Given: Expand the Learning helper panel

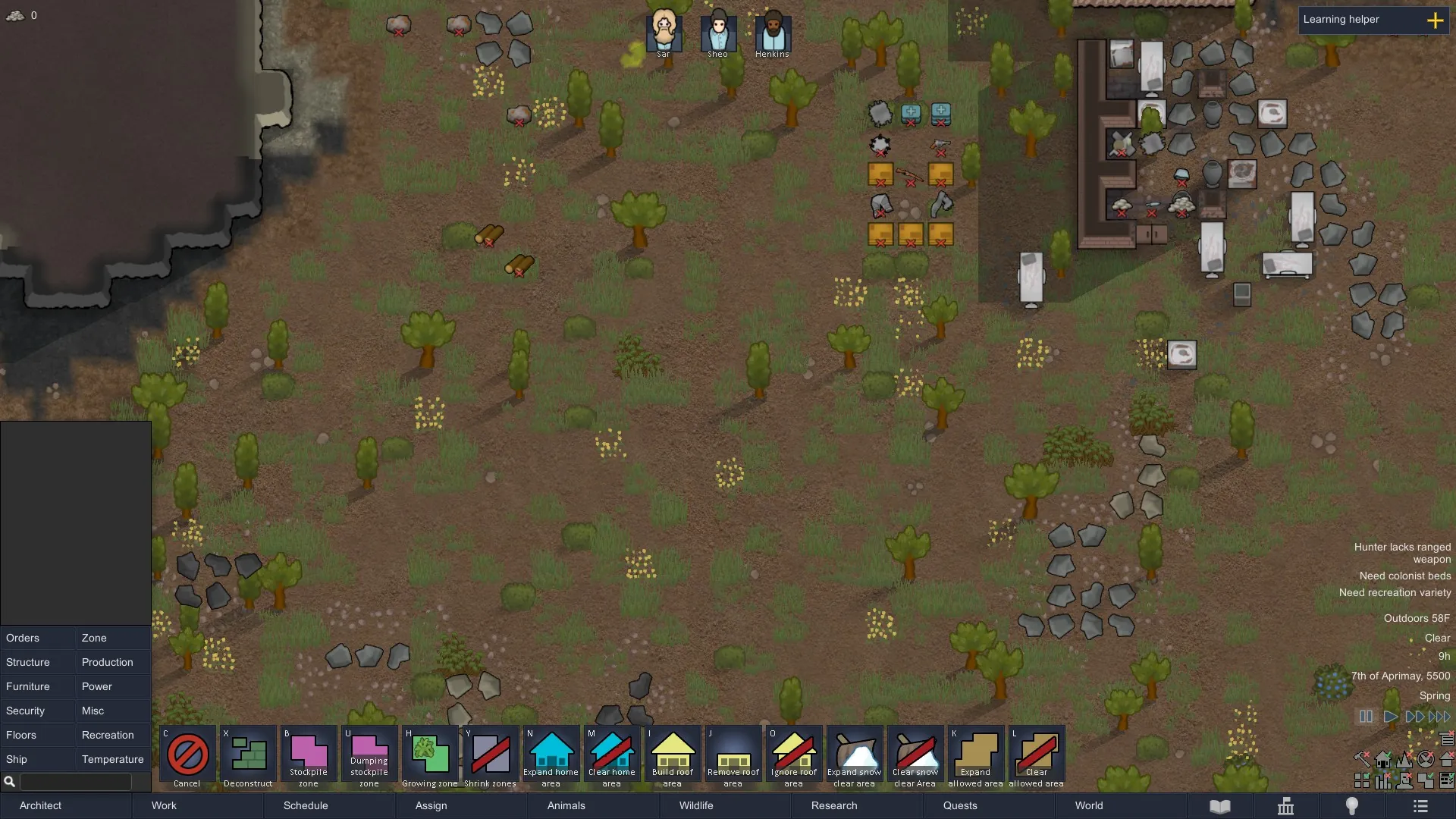Looking at the screenshot, I should tap(1435, 20).
